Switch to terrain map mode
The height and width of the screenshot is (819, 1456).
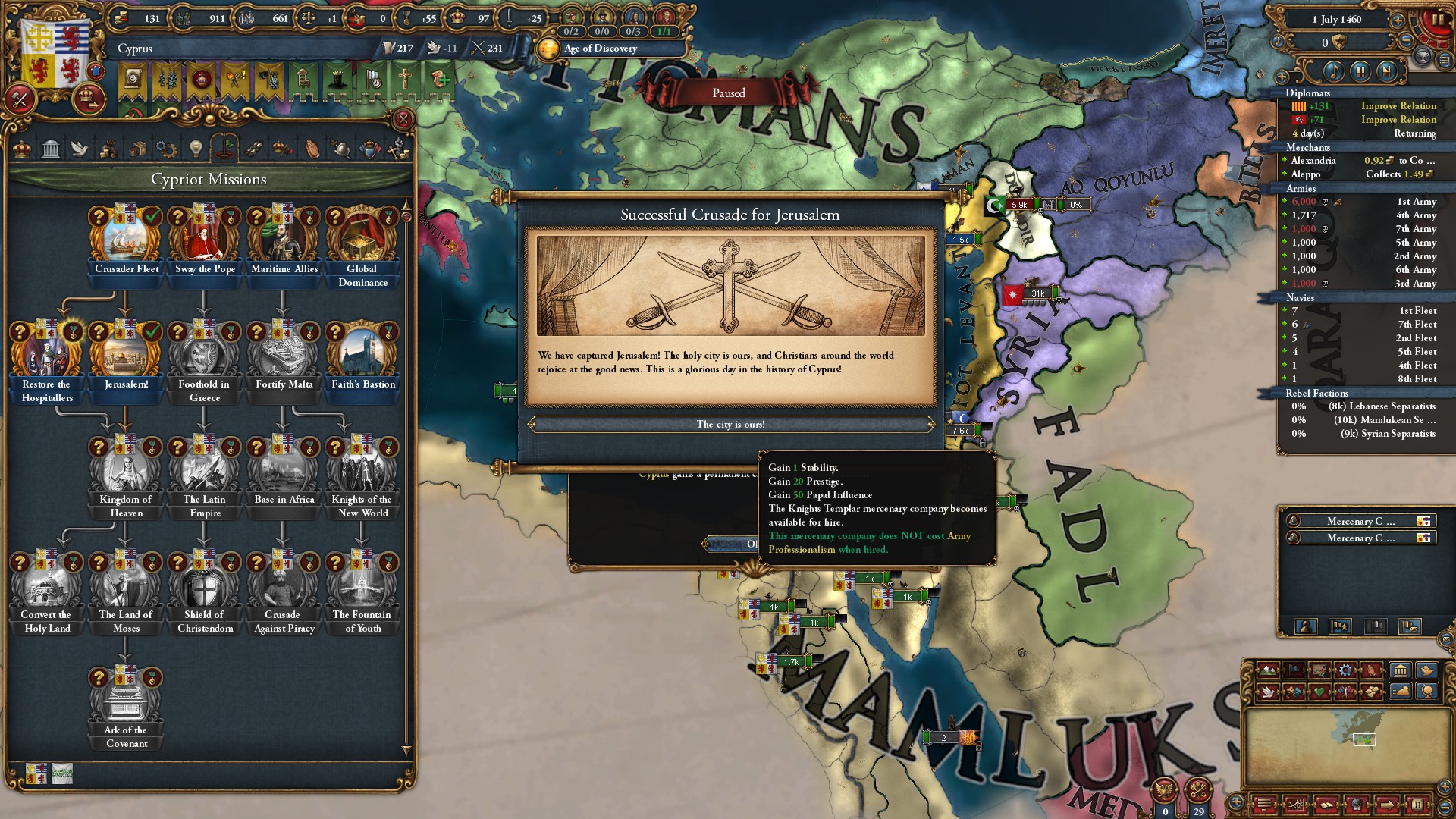(x=1268, y=670)
